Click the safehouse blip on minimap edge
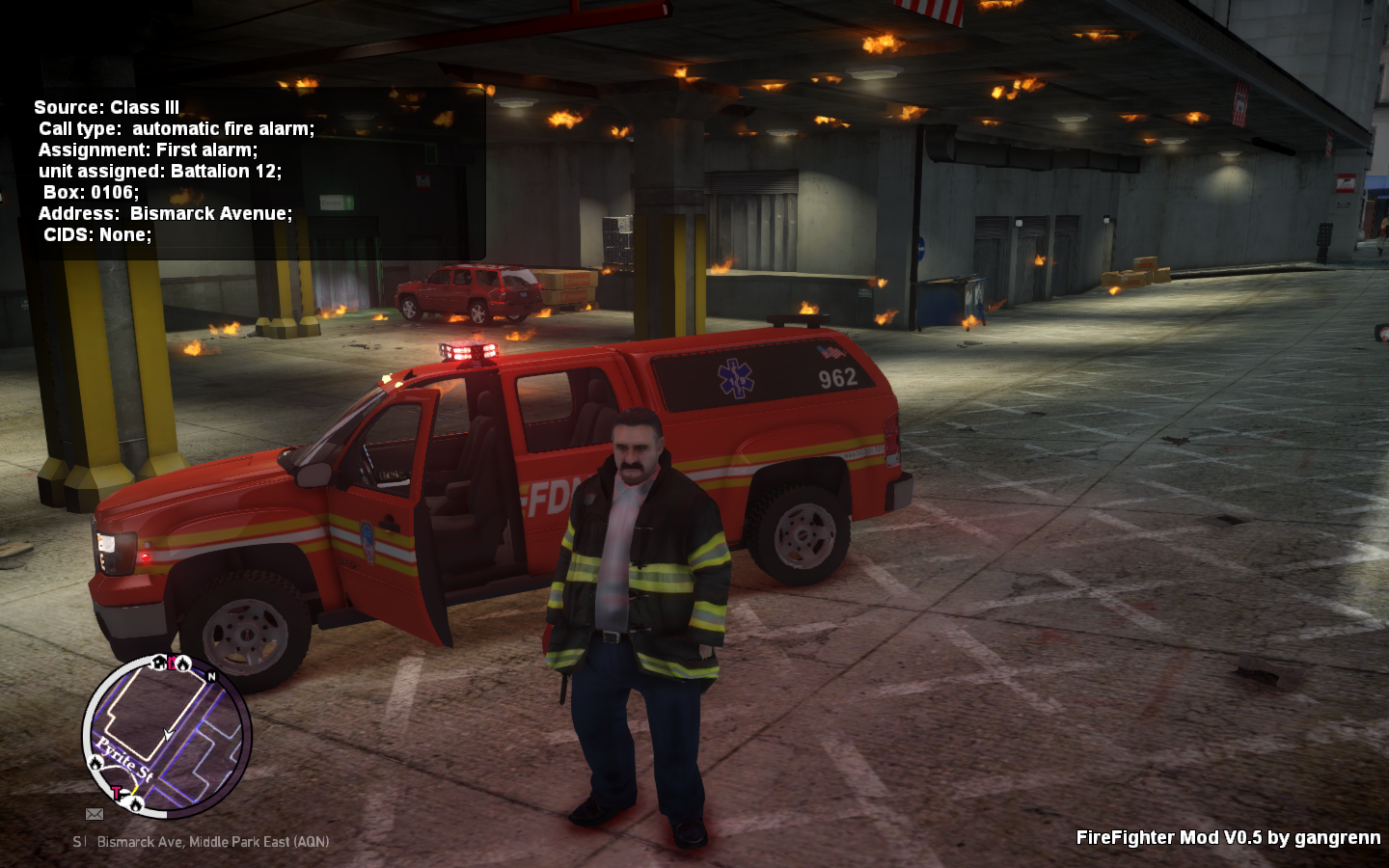The image size is (1389, 868). click(x=159, y=663)
